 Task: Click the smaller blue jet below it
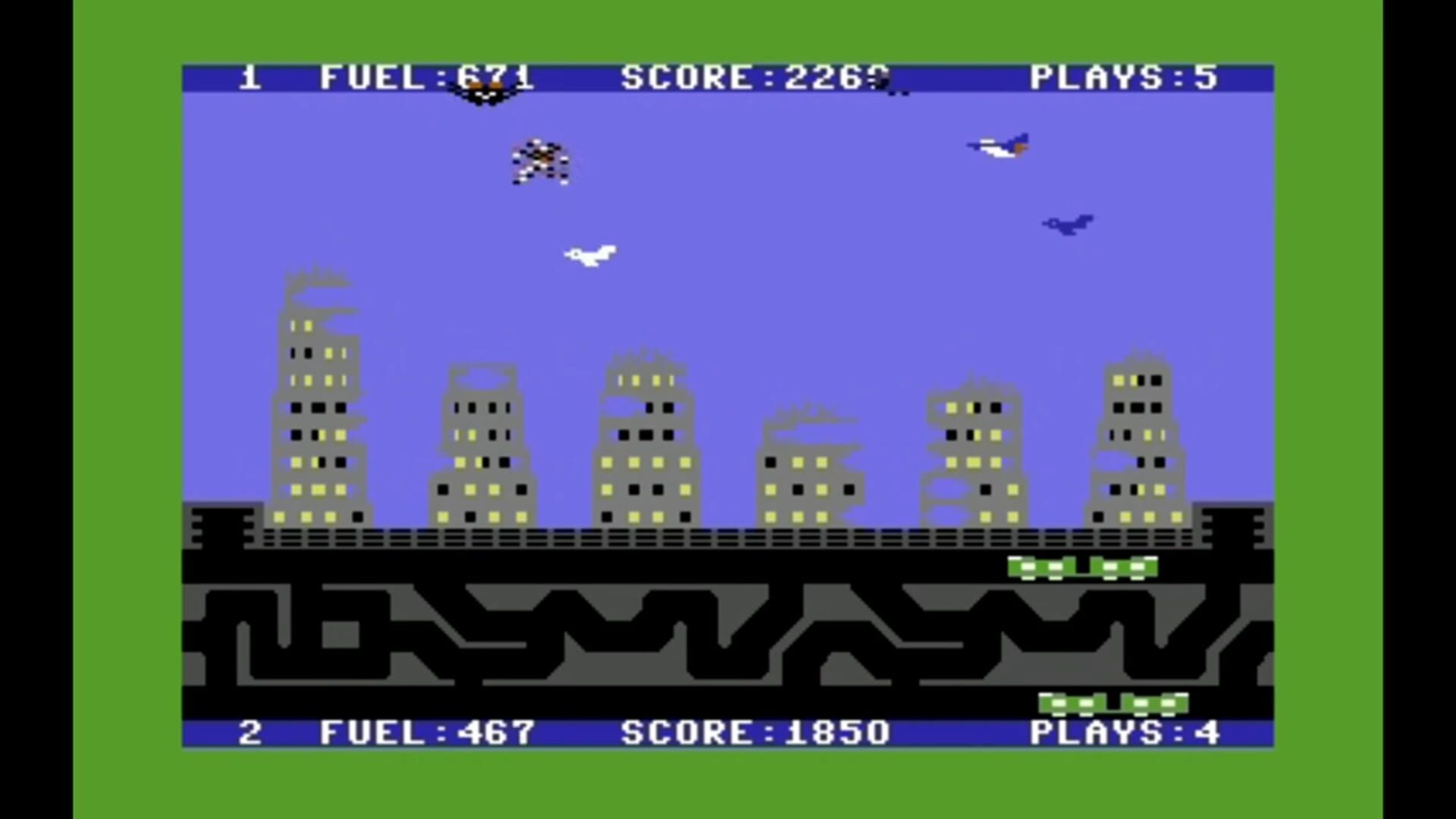1068,224
